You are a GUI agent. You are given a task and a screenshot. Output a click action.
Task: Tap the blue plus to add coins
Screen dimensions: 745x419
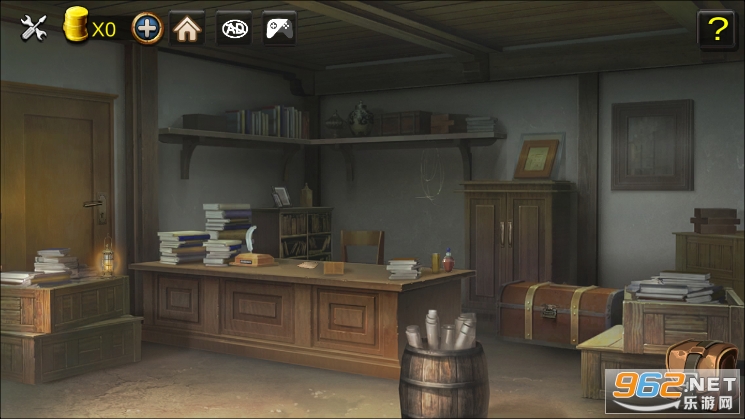coord(147,28)
